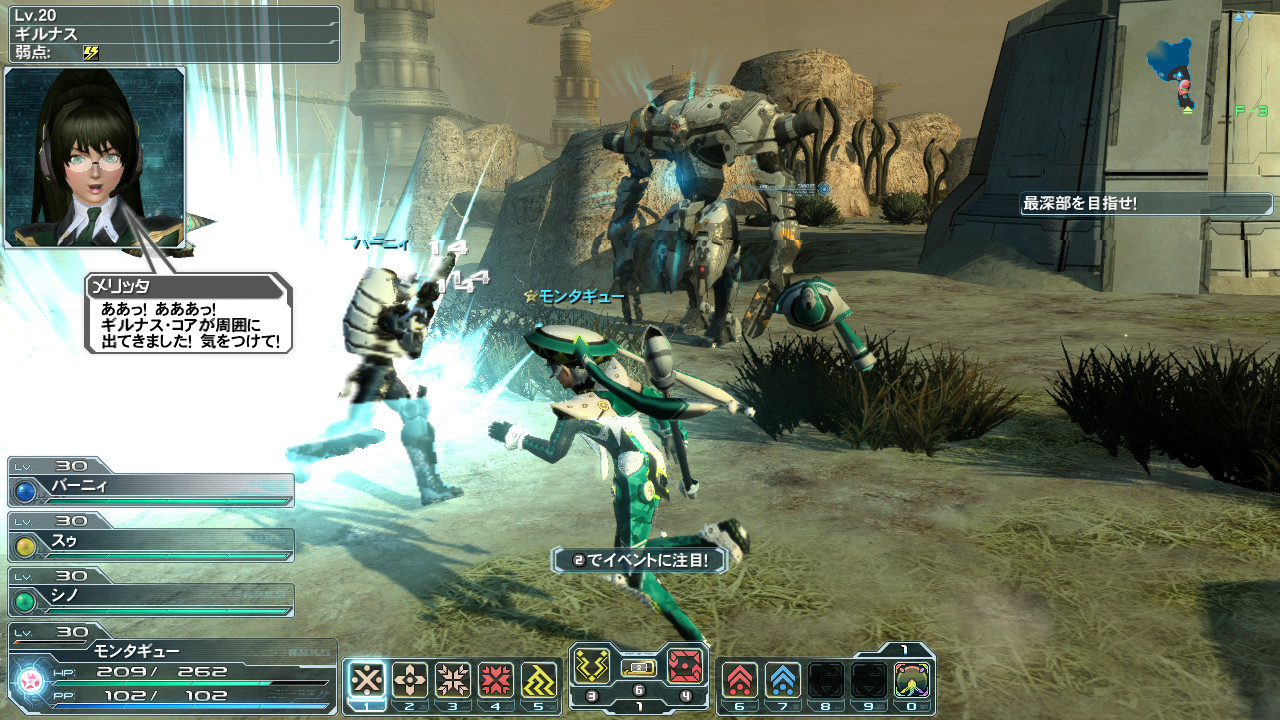Select the yellow V-shaped weapon palette action
Viewport: 1280px width, 720px height.
[592, 665]
